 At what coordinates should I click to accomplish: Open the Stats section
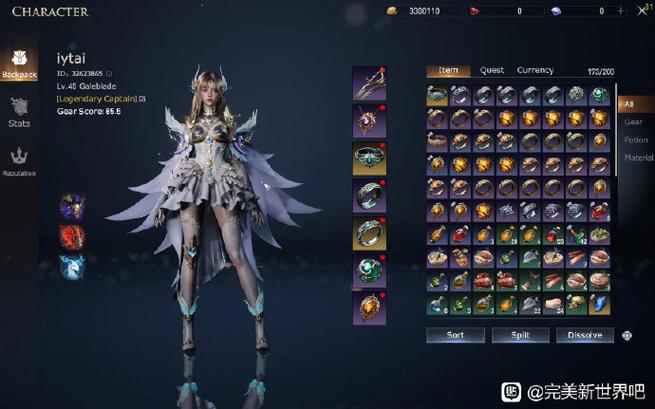[x=19, y=111]
